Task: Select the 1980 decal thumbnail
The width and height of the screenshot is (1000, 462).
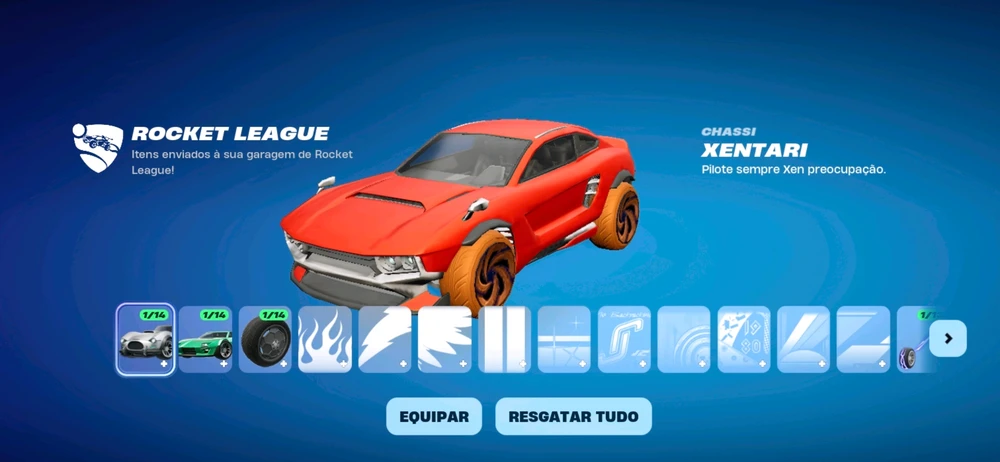Action: pos(743,339)
